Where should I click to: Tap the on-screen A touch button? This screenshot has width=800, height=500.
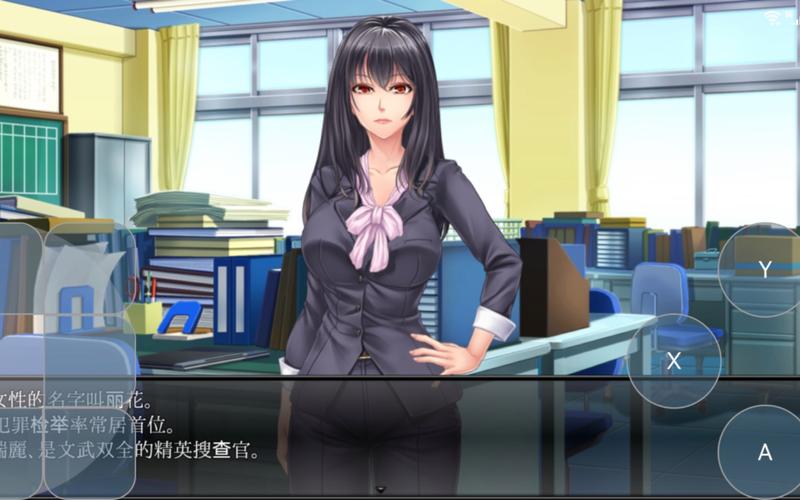tap(765, 452)
